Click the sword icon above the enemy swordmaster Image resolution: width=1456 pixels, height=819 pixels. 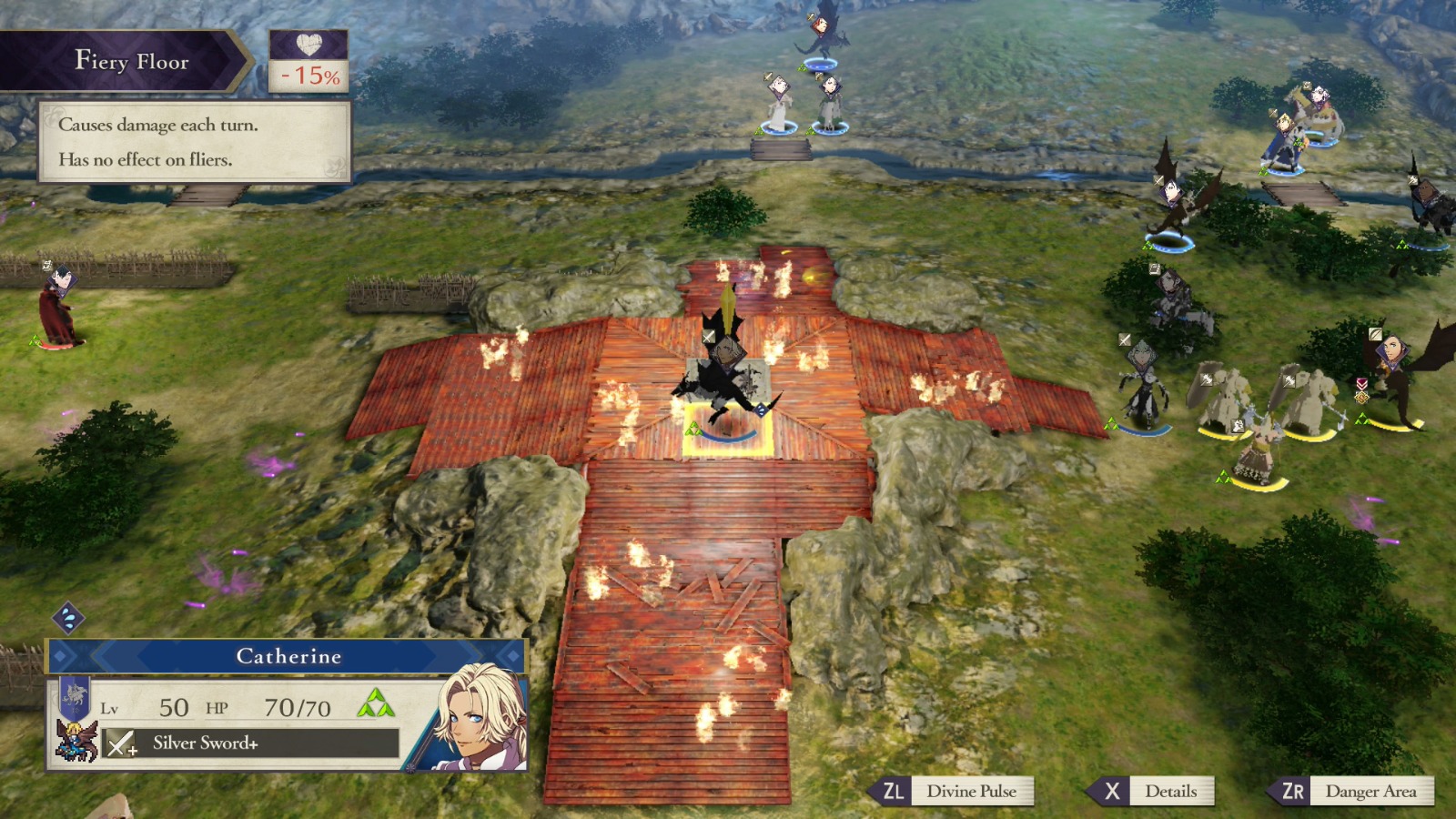(x=1125, y=339)
